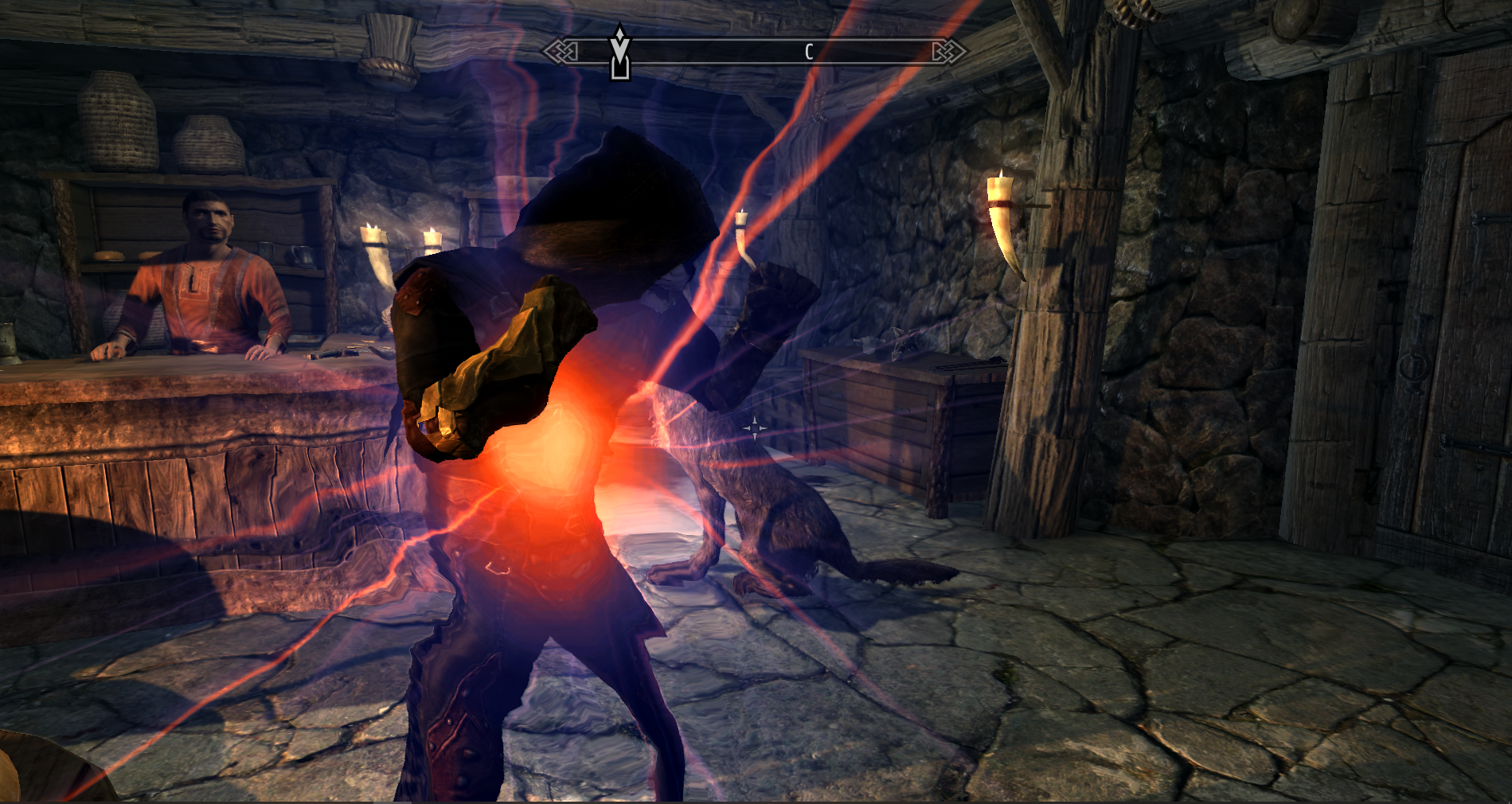The height and width of the screenshot is (804, 1512).
Task: Click the quest marker on the compass
Action: [619, 53]
